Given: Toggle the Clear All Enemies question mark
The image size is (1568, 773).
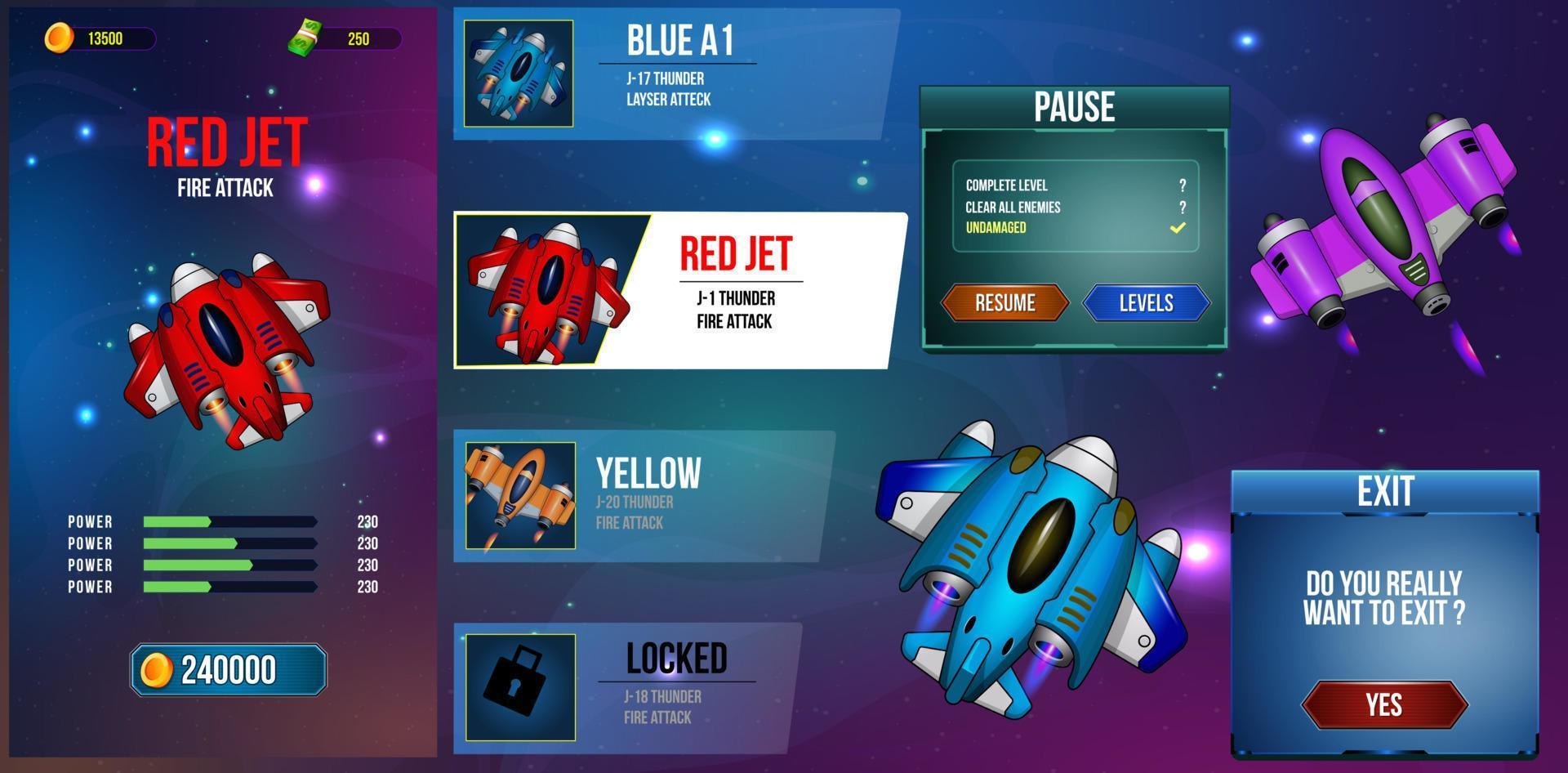Looking at the screenshot, I should tap(1180, 208).
